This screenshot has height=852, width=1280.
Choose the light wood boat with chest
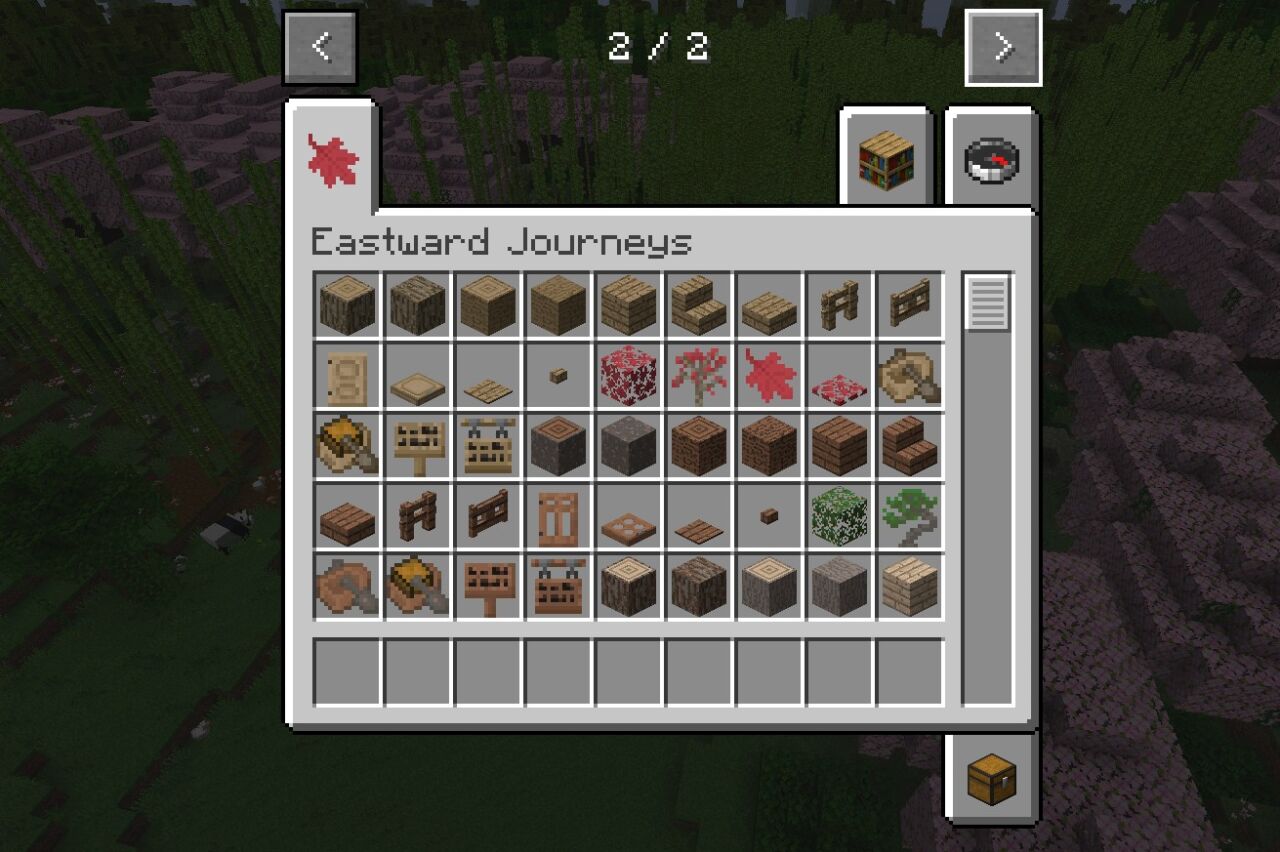(347, 446)
